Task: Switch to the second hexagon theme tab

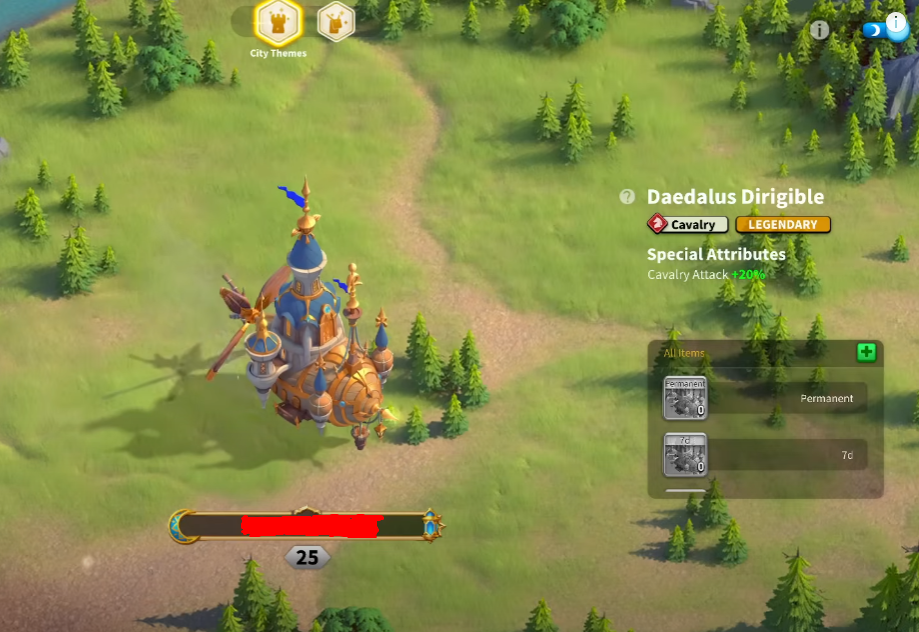Action: (x=336, y=21)
